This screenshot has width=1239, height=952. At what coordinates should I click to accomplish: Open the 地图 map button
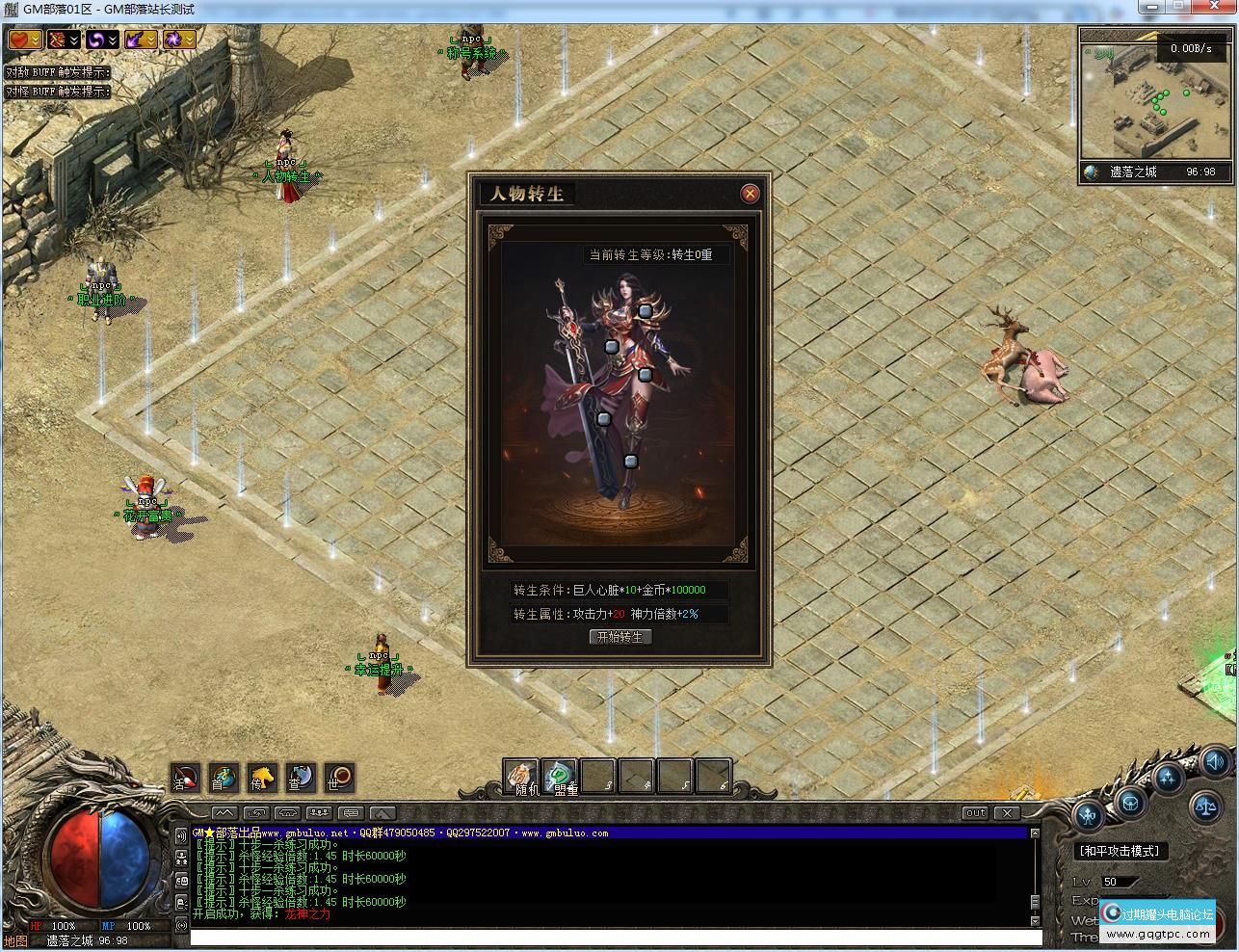click(15, 941)
